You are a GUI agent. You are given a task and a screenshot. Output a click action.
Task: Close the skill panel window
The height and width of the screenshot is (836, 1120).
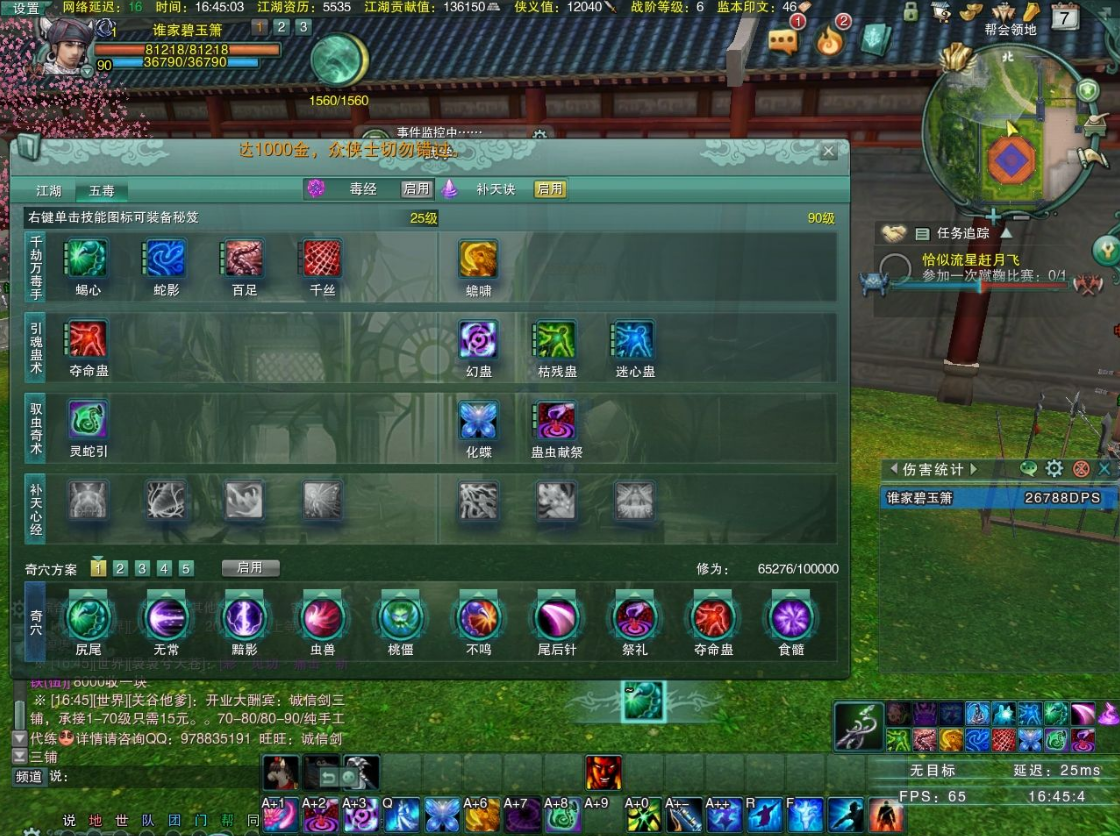tap(828, 151)
